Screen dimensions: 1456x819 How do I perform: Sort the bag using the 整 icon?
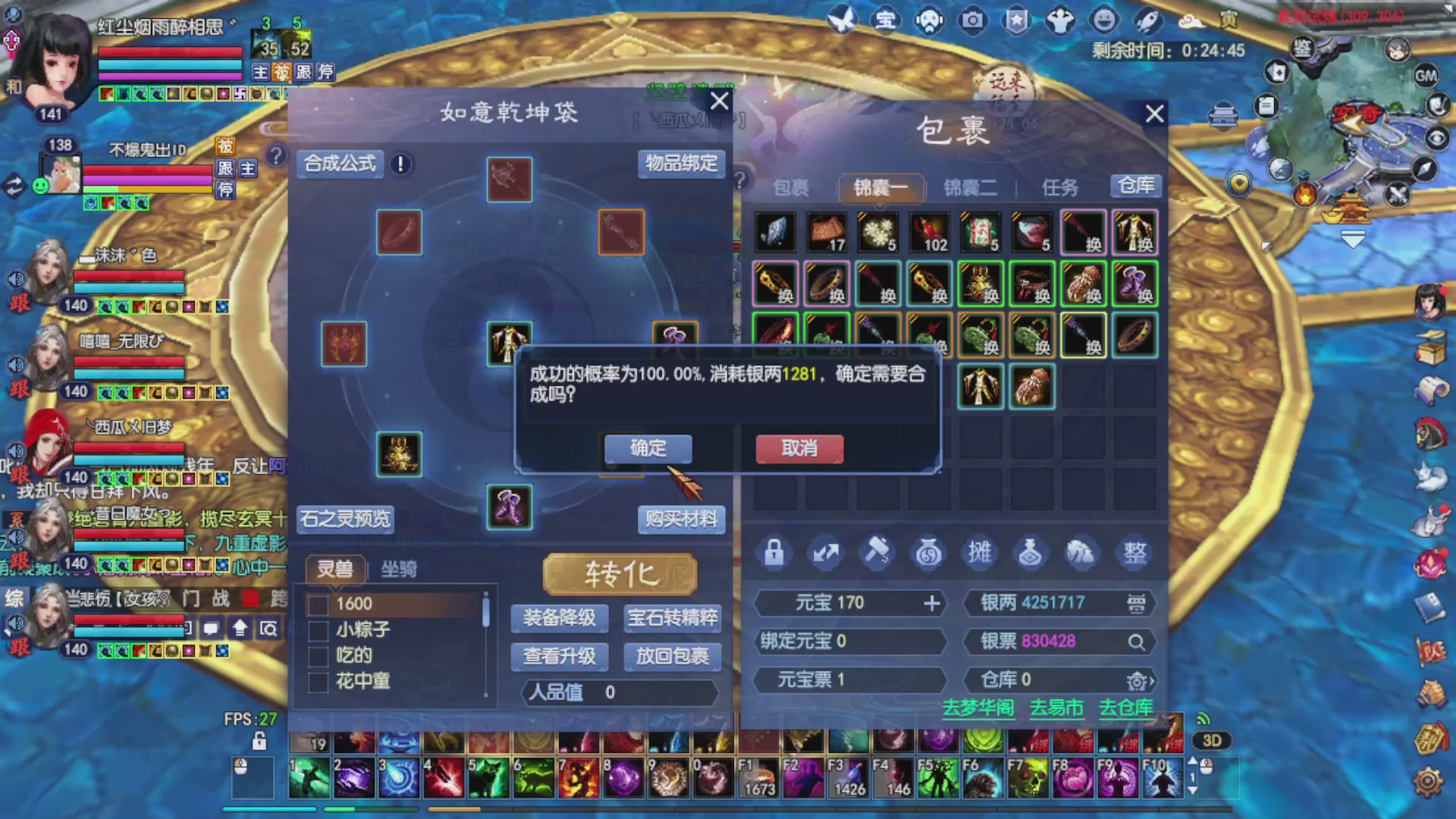pos(1135,553)
